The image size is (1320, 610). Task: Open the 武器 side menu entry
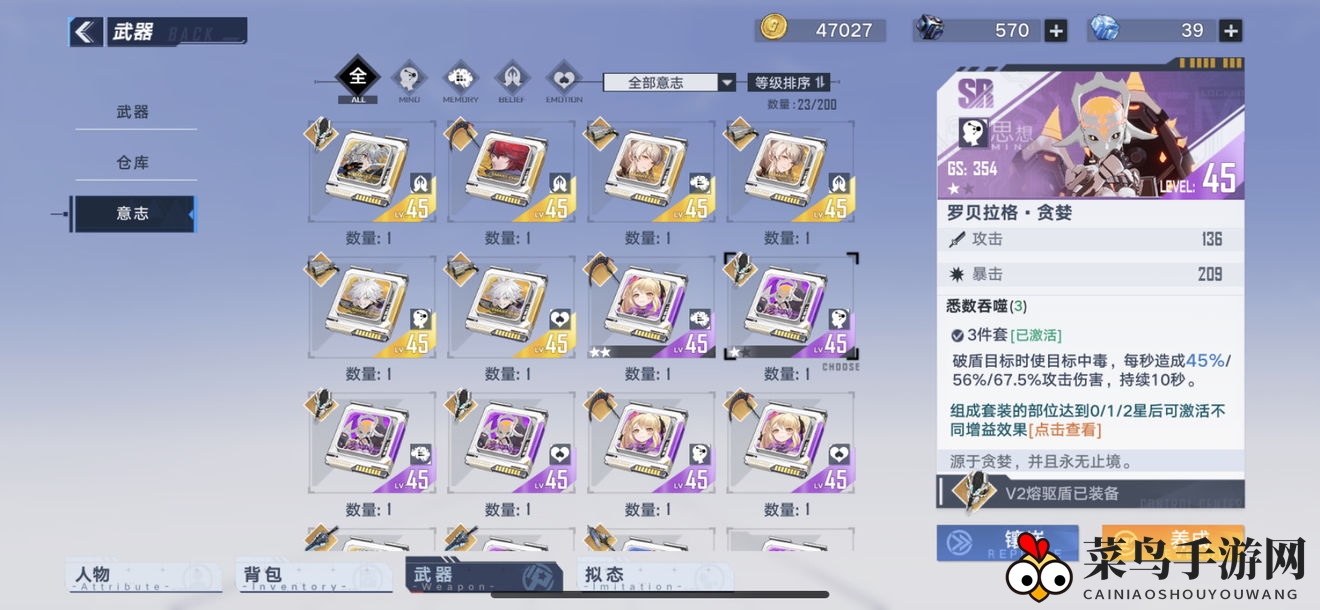tap(133, 112)
